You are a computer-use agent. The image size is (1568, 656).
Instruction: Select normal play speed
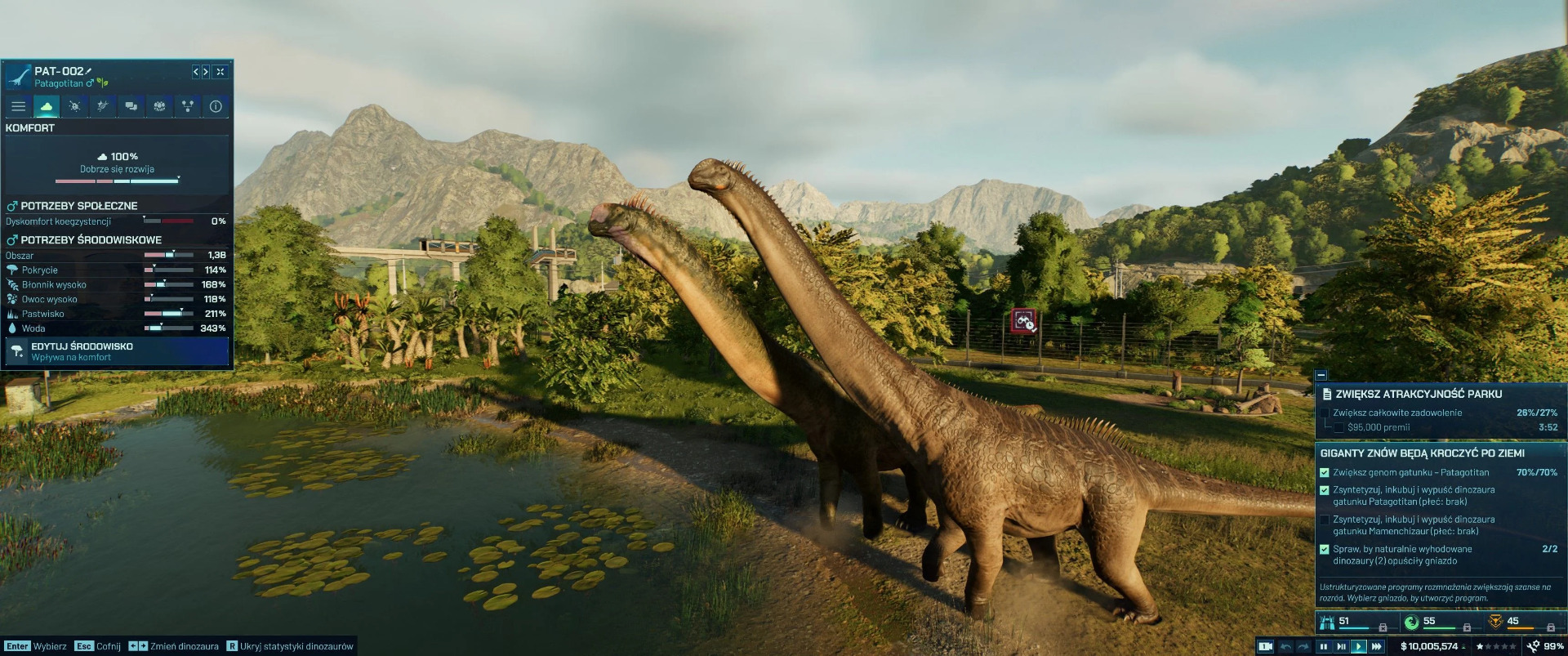(1359, 646)
